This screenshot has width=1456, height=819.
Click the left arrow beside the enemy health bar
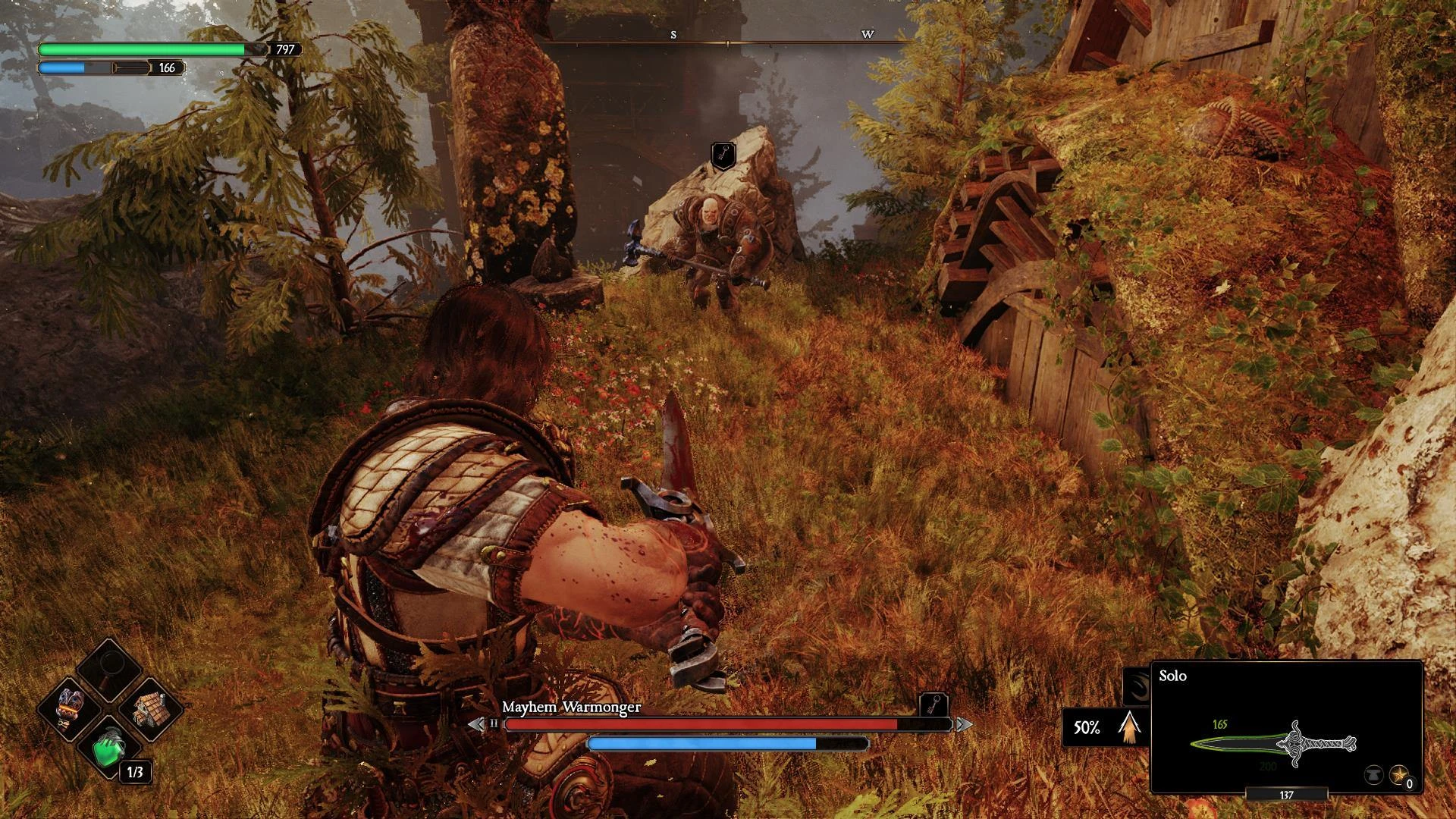coord(476,724)
